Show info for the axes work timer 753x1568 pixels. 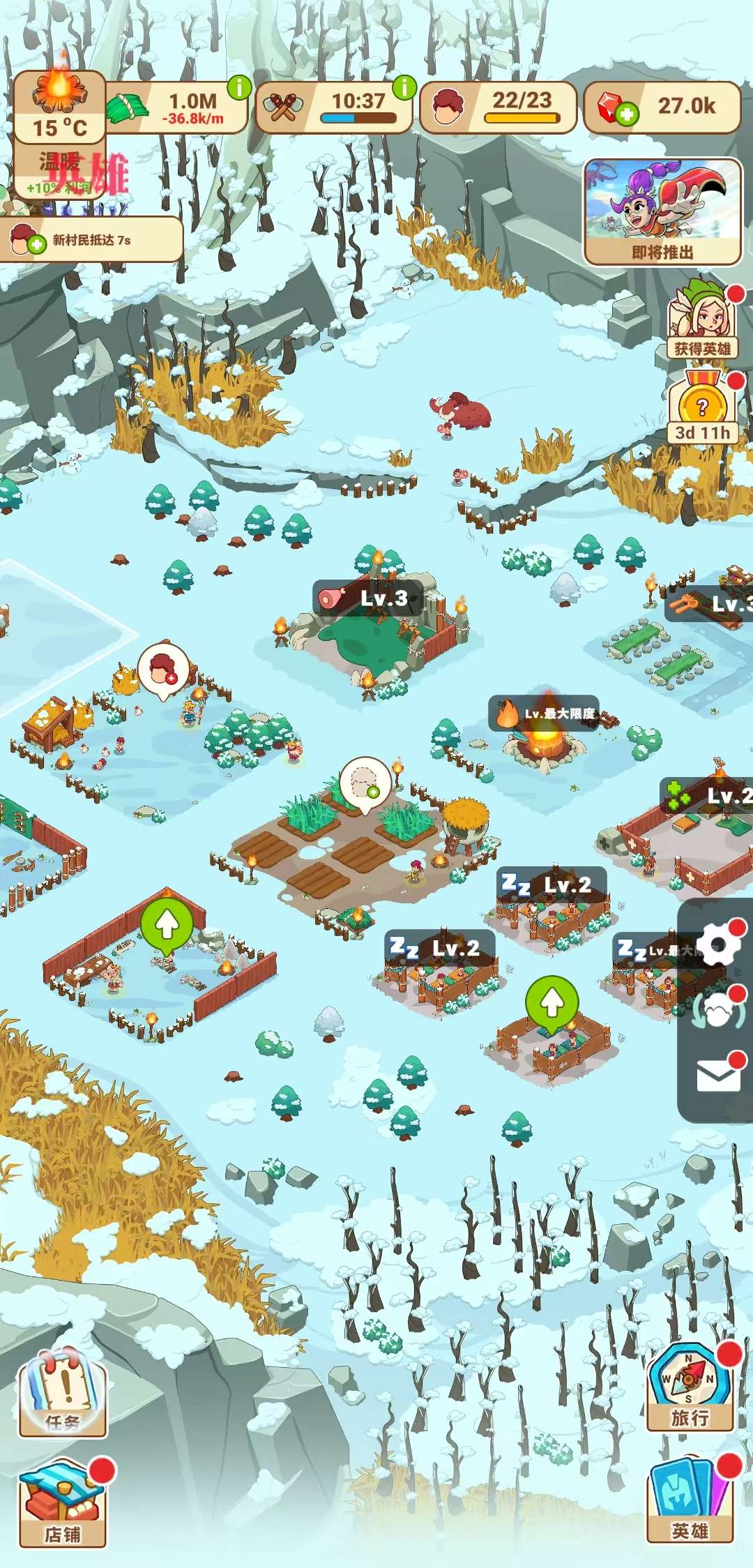404,88
